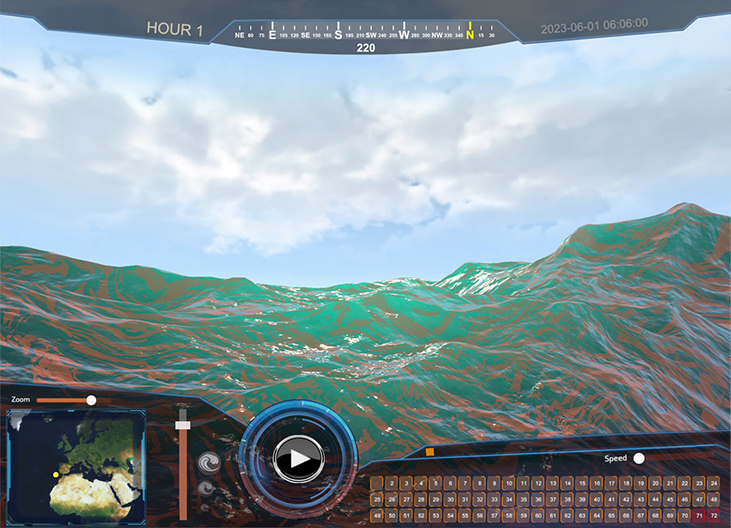
Task: Select hour 48 in the hour grid
Action: 714,499
